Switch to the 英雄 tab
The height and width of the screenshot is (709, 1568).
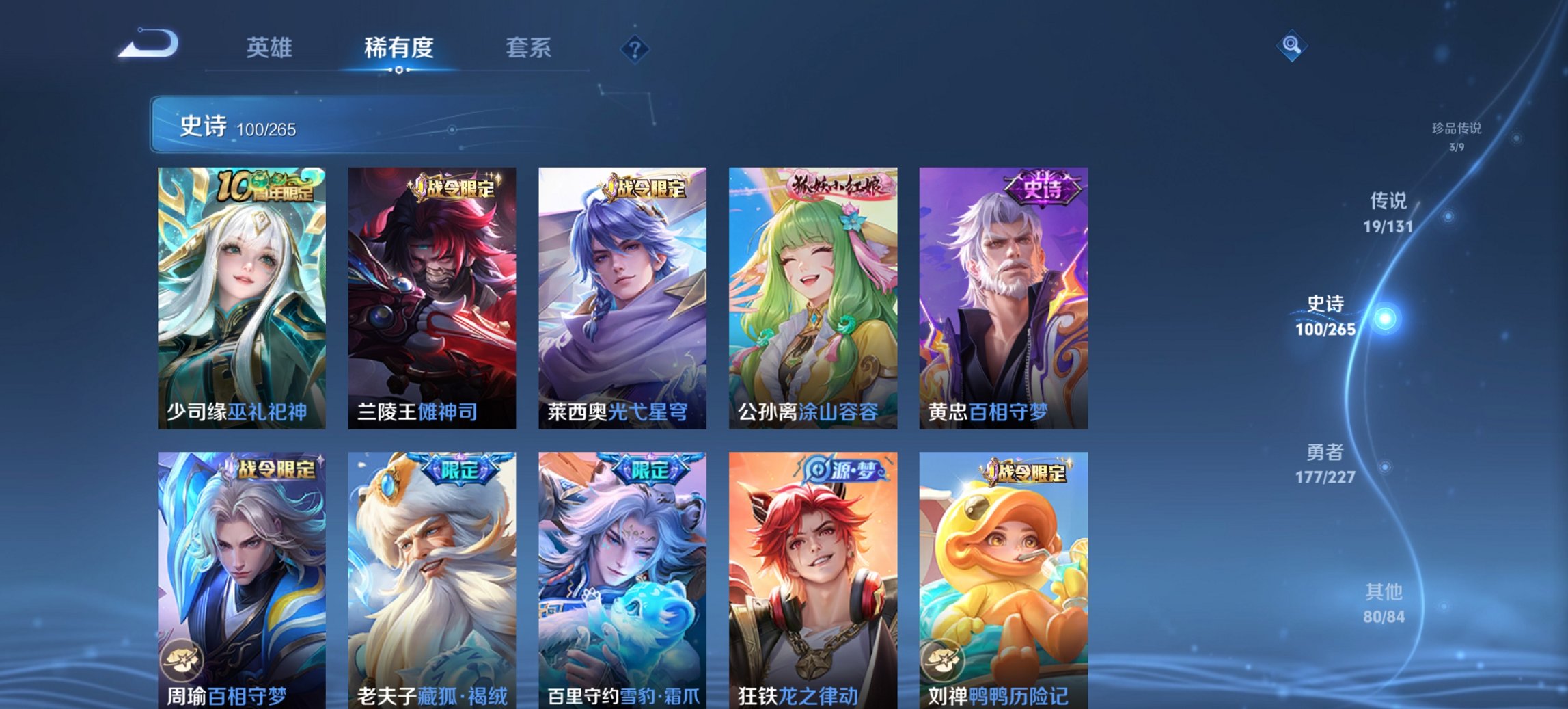tap(269, 48)
